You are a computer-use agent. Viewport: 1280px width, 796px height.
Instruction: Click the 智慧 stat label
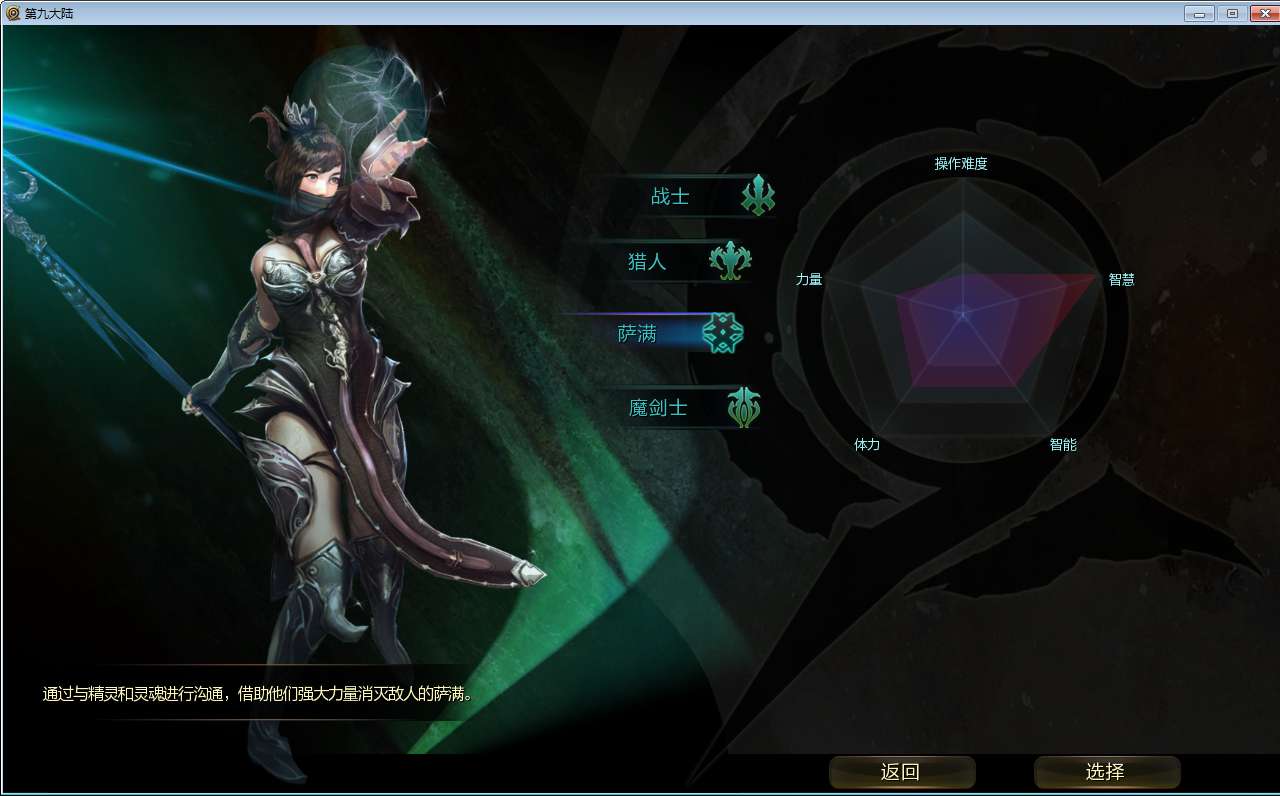(1120, 280)
